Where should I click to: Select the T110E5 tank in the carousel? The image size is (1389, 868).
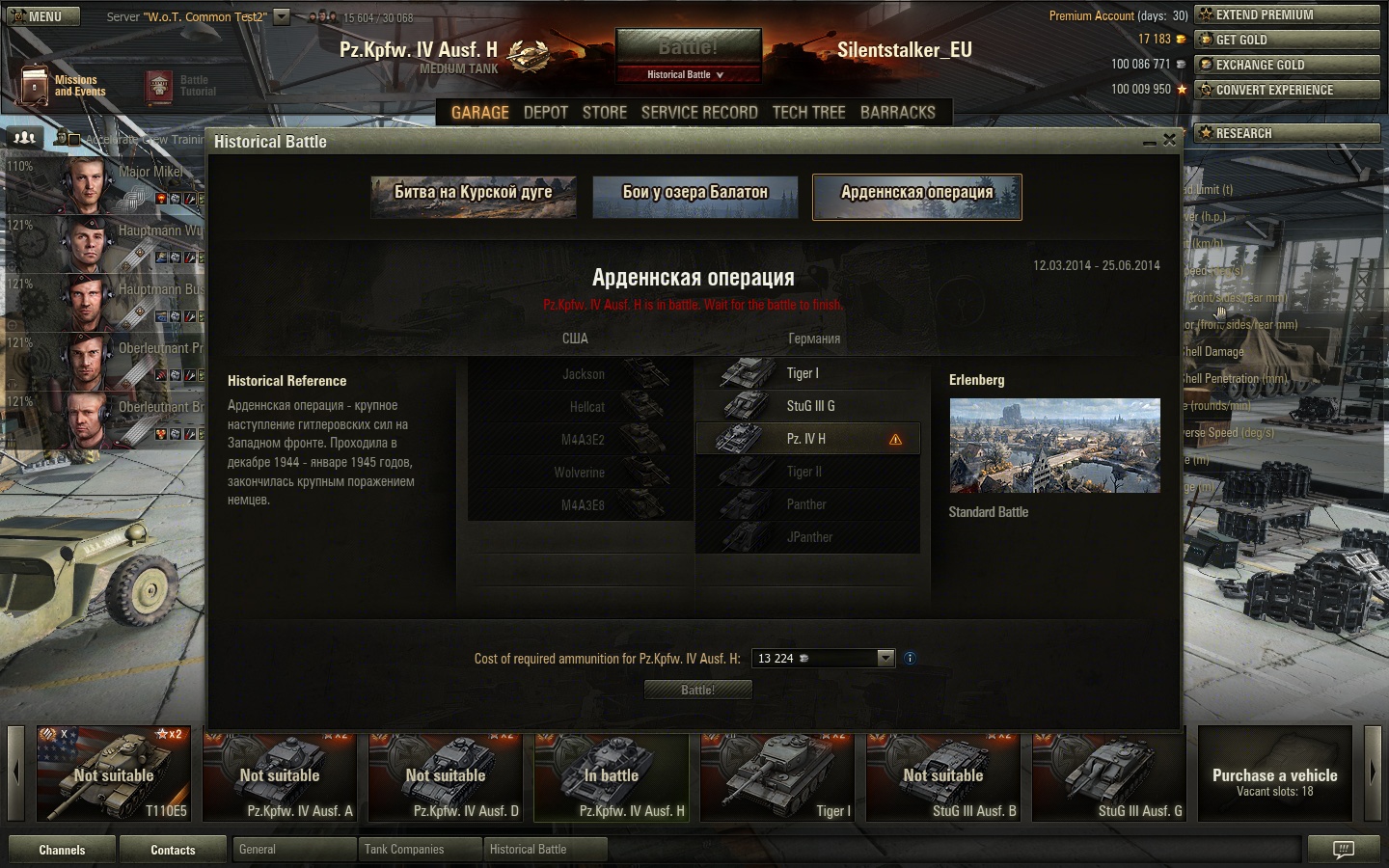pyautogui.click(x=115, y=774)
